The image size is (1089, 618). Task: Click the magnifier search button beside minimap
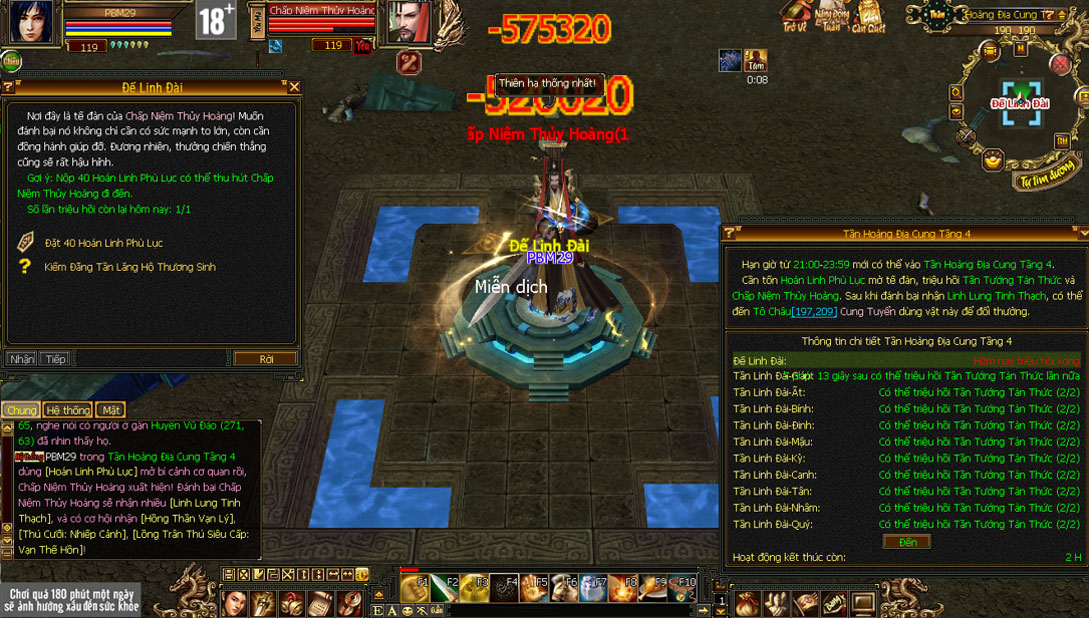(957, 93)
